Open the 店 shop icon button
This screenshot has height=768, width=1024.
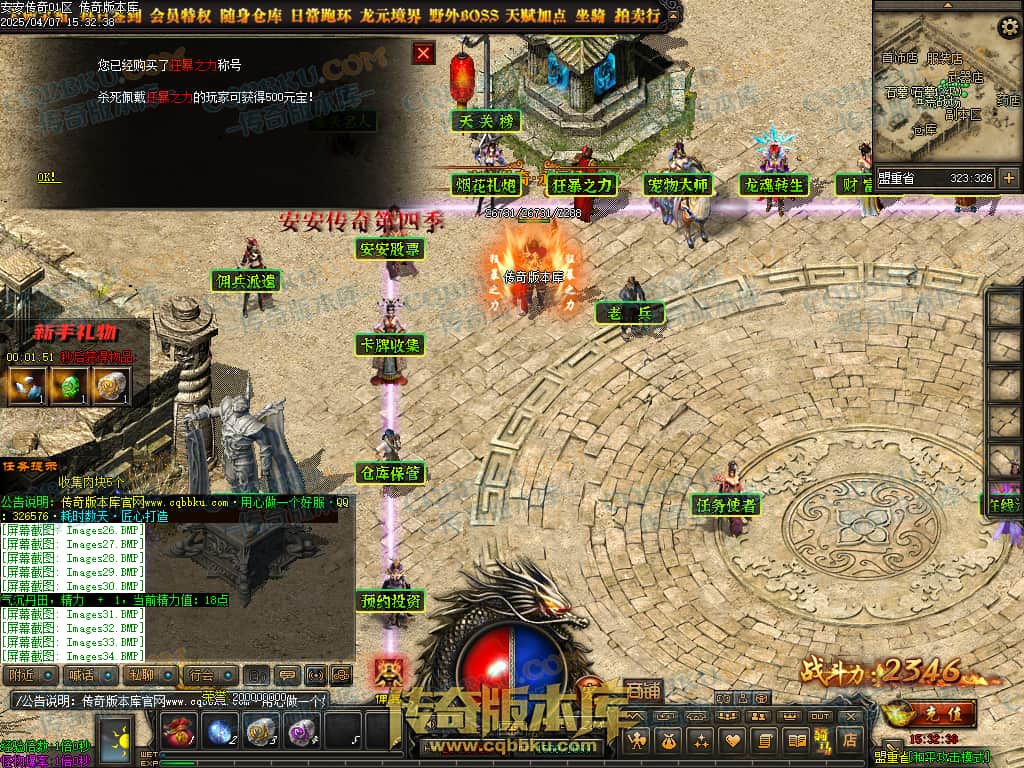click(849, 740)
